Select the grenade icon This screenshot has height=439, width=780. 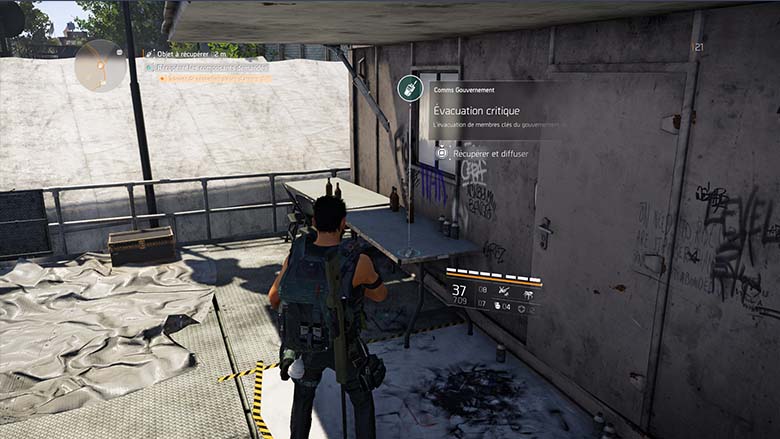[x=499, y=307]
